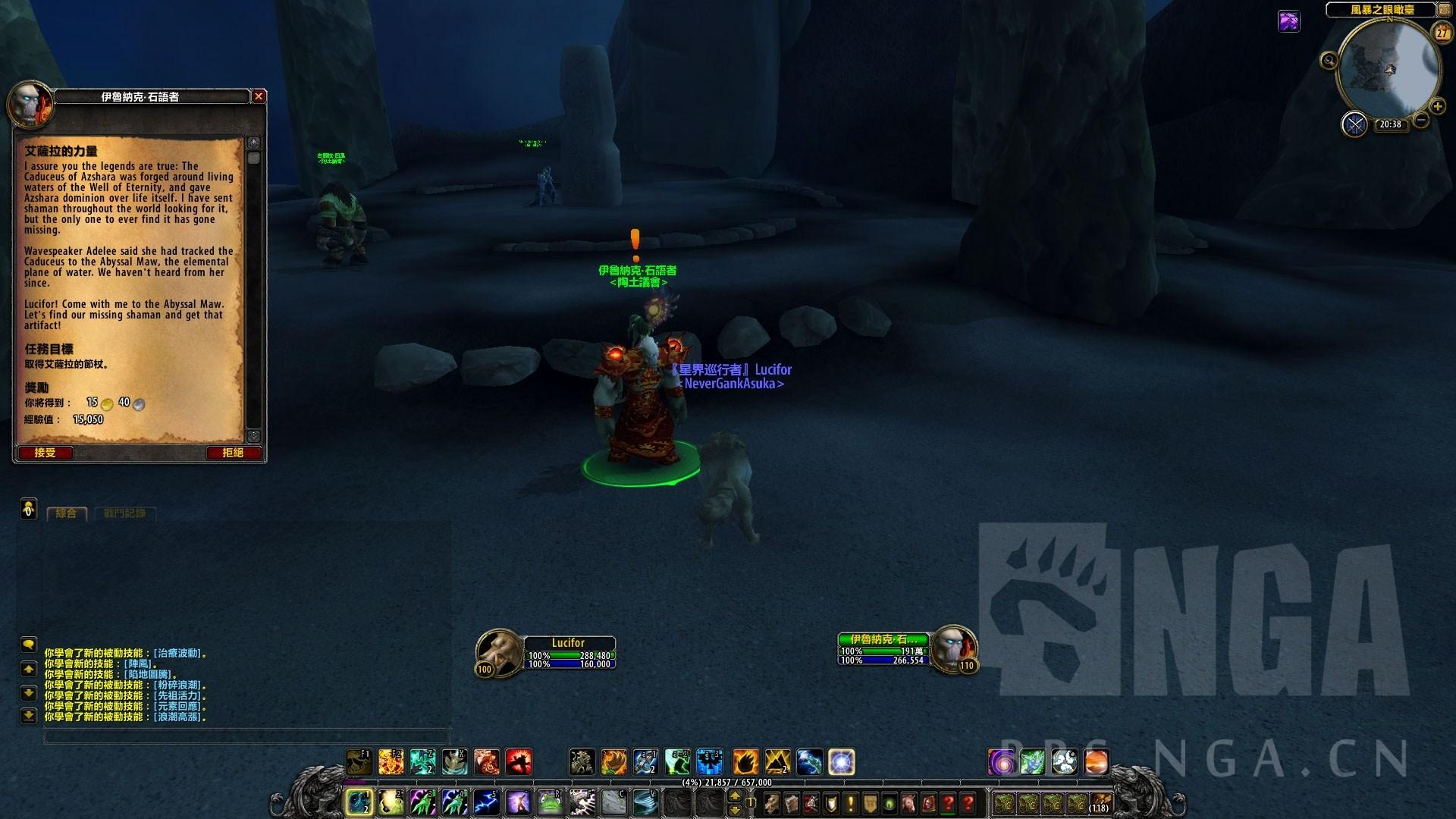Jump chat to the bottom
Screen dimensions: 1456x819
28,715
